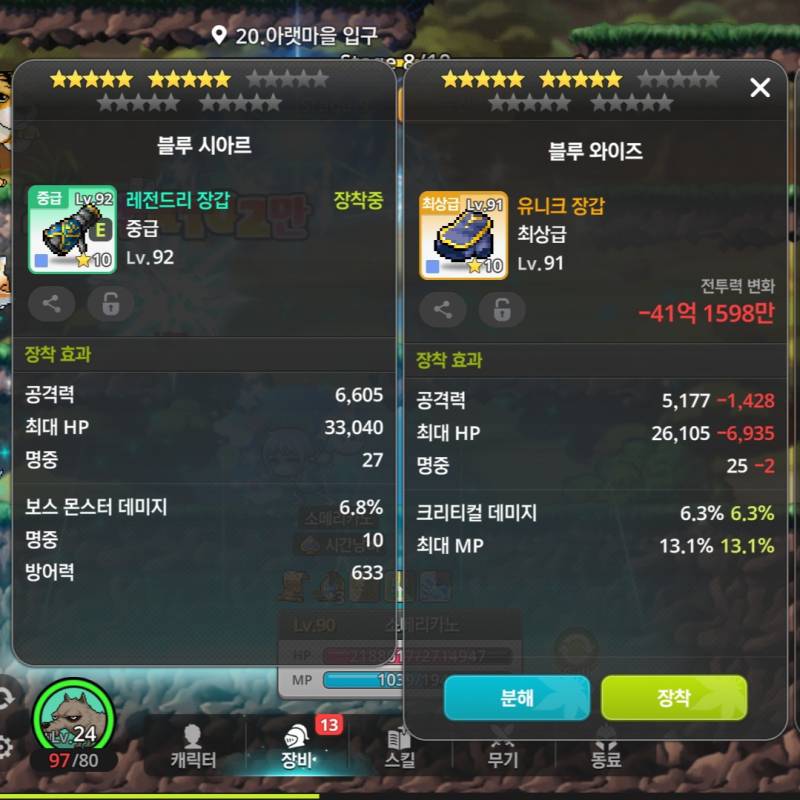The image size is (800, 800).
Task: Switch to the 무기 weapons tab
Action: pos(502,747)
